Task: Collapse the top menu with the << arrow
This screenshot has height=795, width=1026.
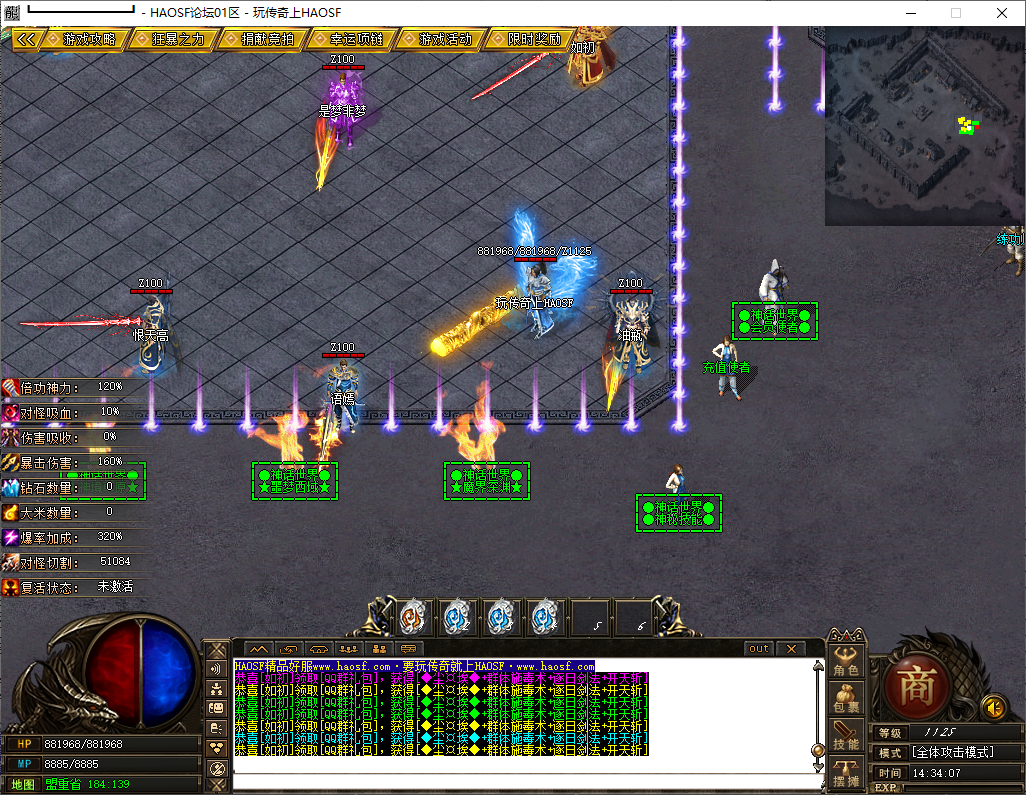Action: 27,39
